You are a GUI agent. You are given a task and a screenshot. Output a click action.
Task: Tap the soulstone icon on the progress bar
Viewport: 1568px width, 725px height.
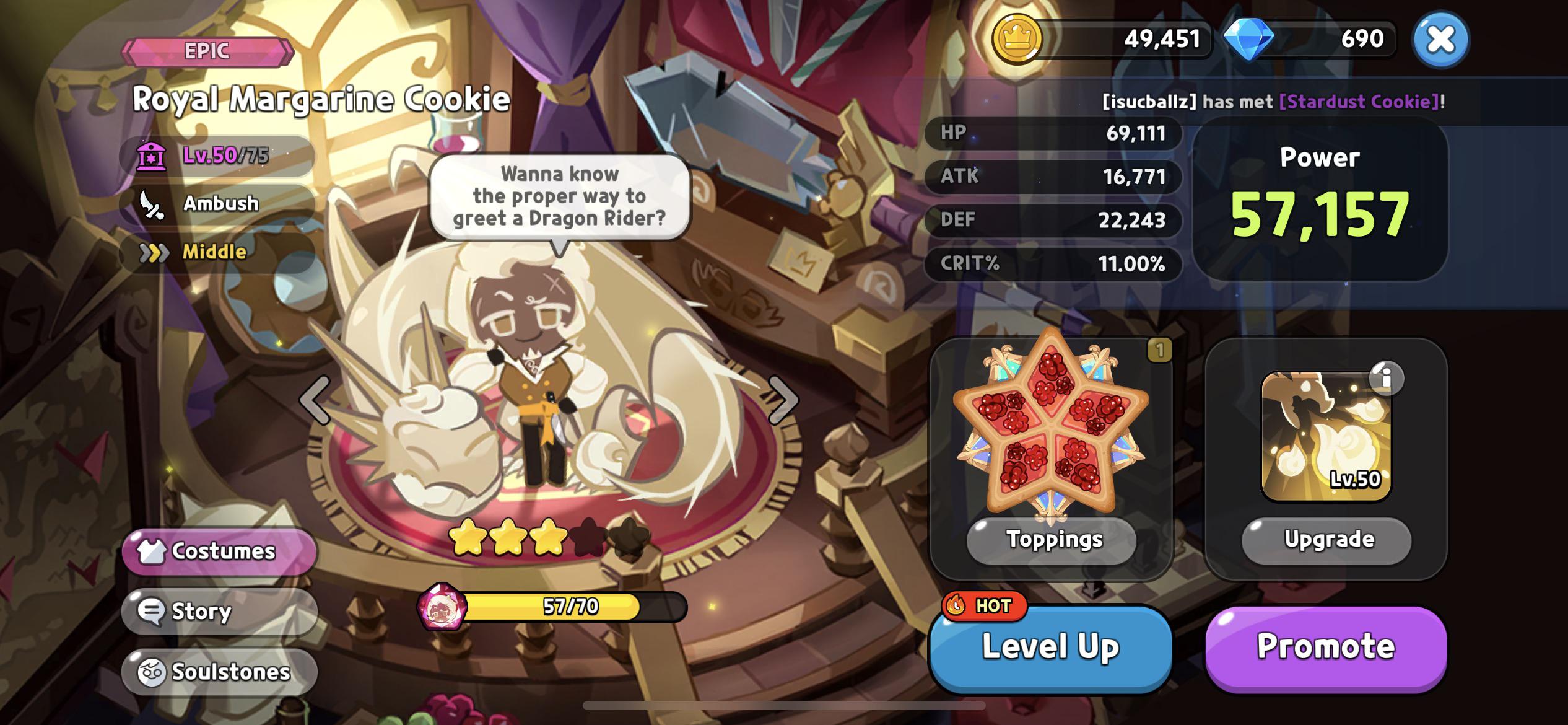pos(442,607)
